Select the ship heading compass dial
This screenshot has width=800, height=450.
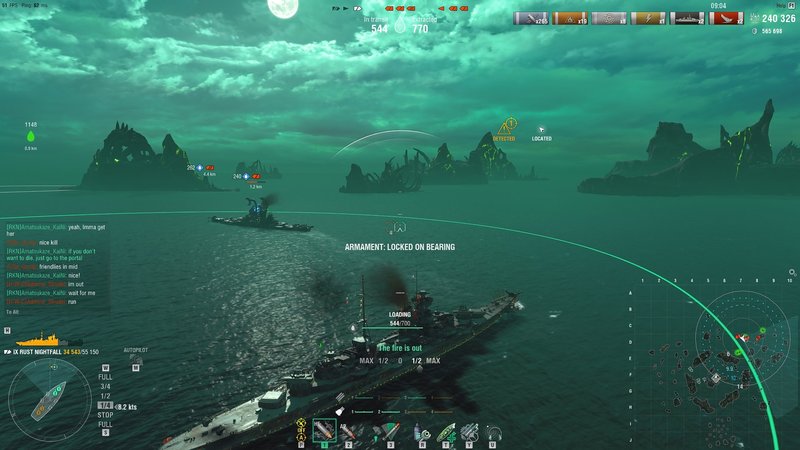point(43,405)
